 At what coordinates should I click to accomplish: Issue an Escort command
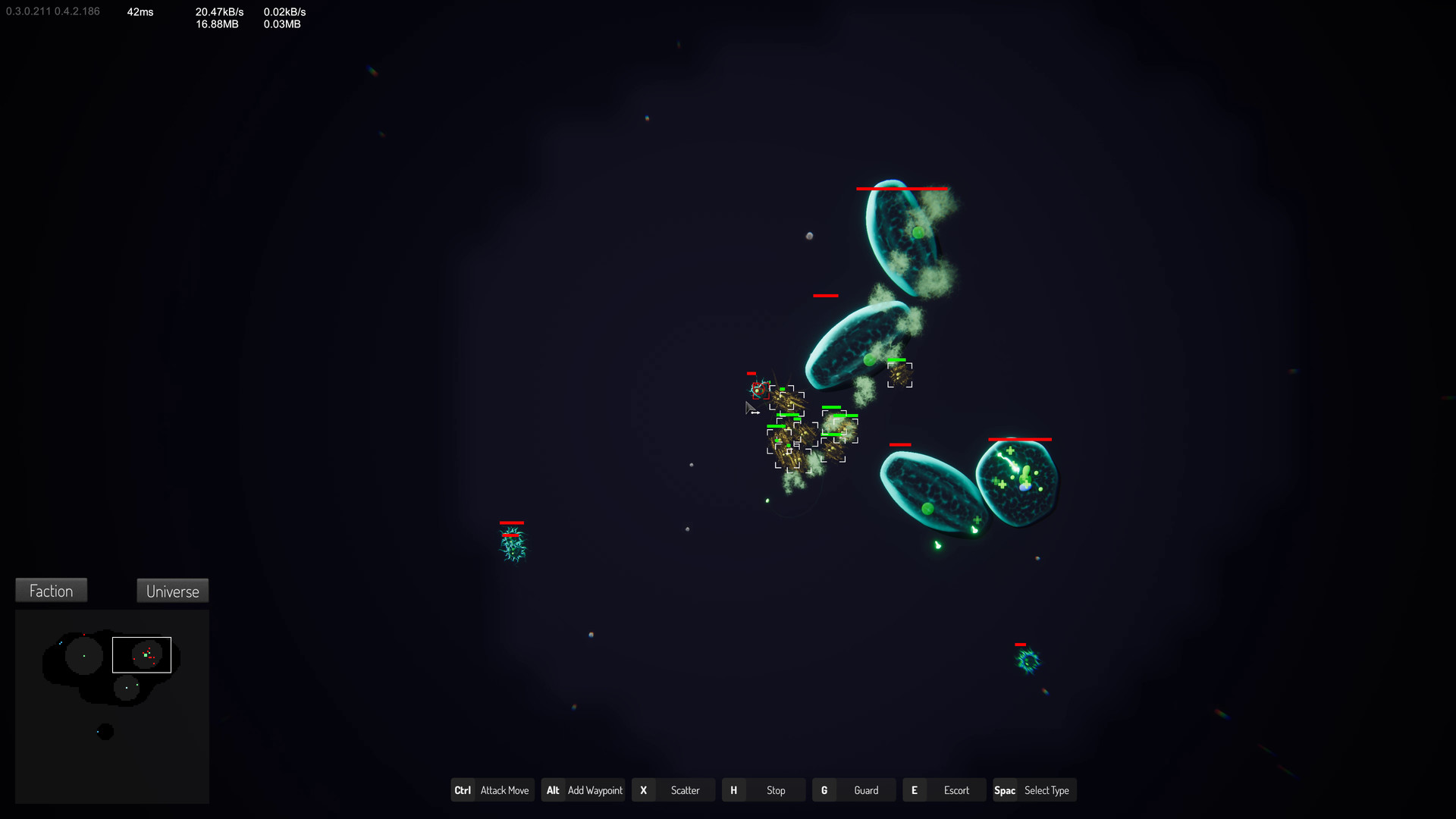[943, 789]
